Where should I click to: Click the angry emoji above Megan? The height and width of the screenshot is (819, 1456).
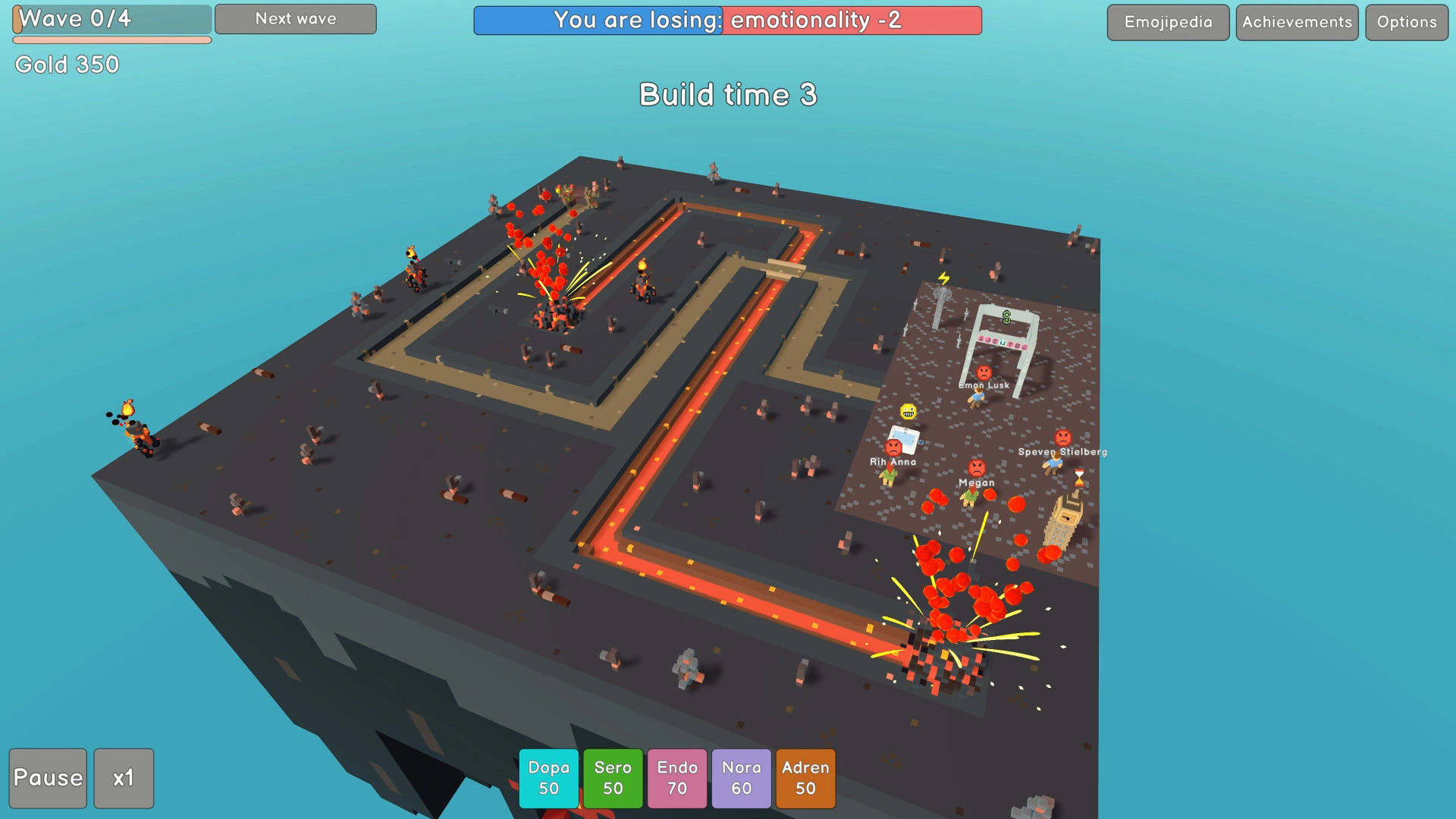[976, 468]
